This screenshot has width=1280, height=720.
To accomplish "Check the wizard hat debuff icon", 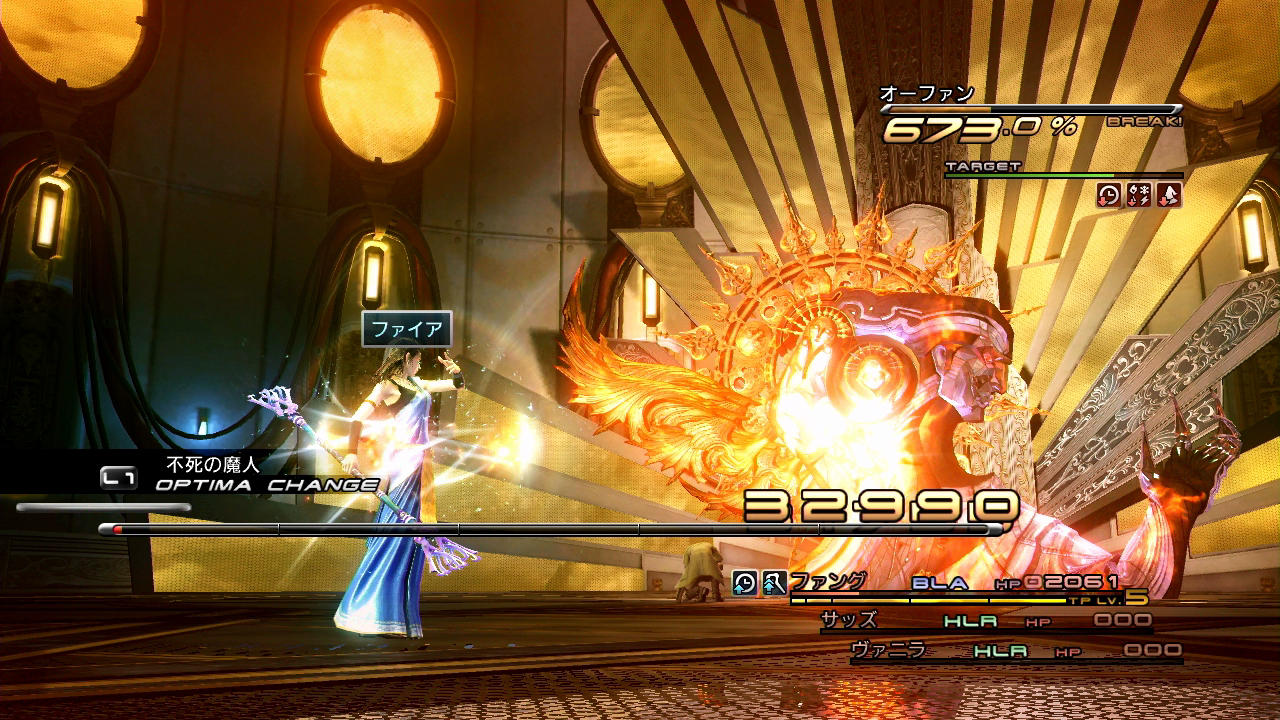I will pos(1168,195).
